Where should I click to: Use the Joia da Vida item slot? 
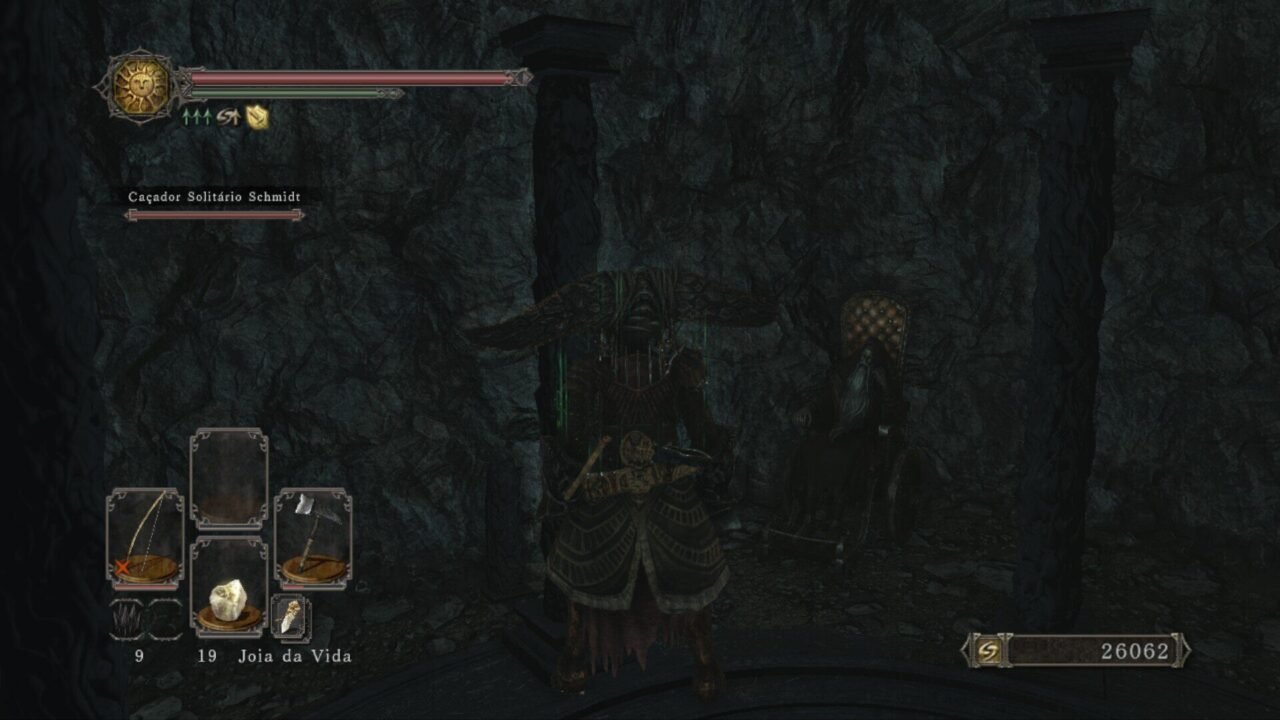tap(229, 587)
